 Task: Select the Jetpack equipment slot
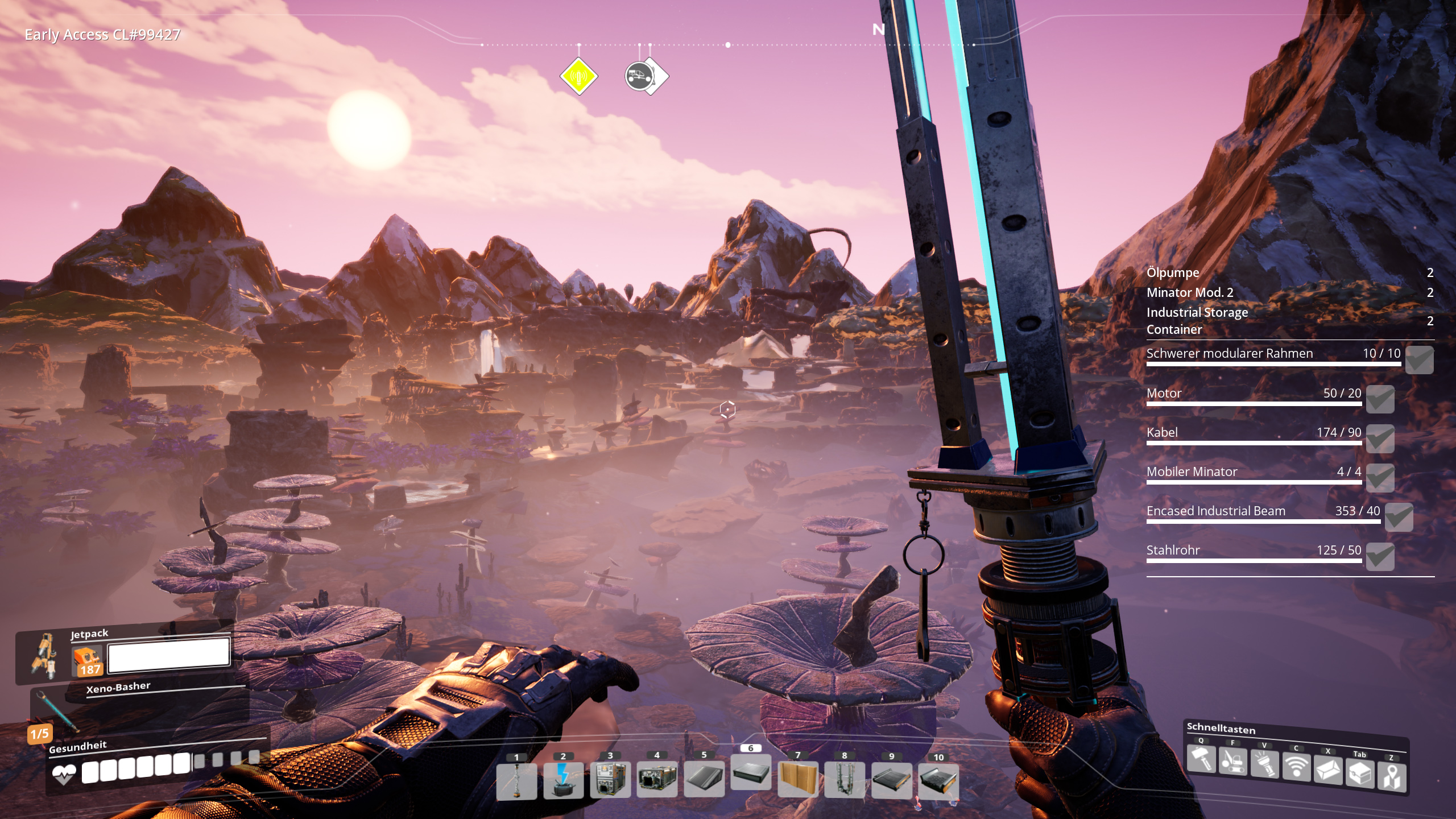point(45,656)
